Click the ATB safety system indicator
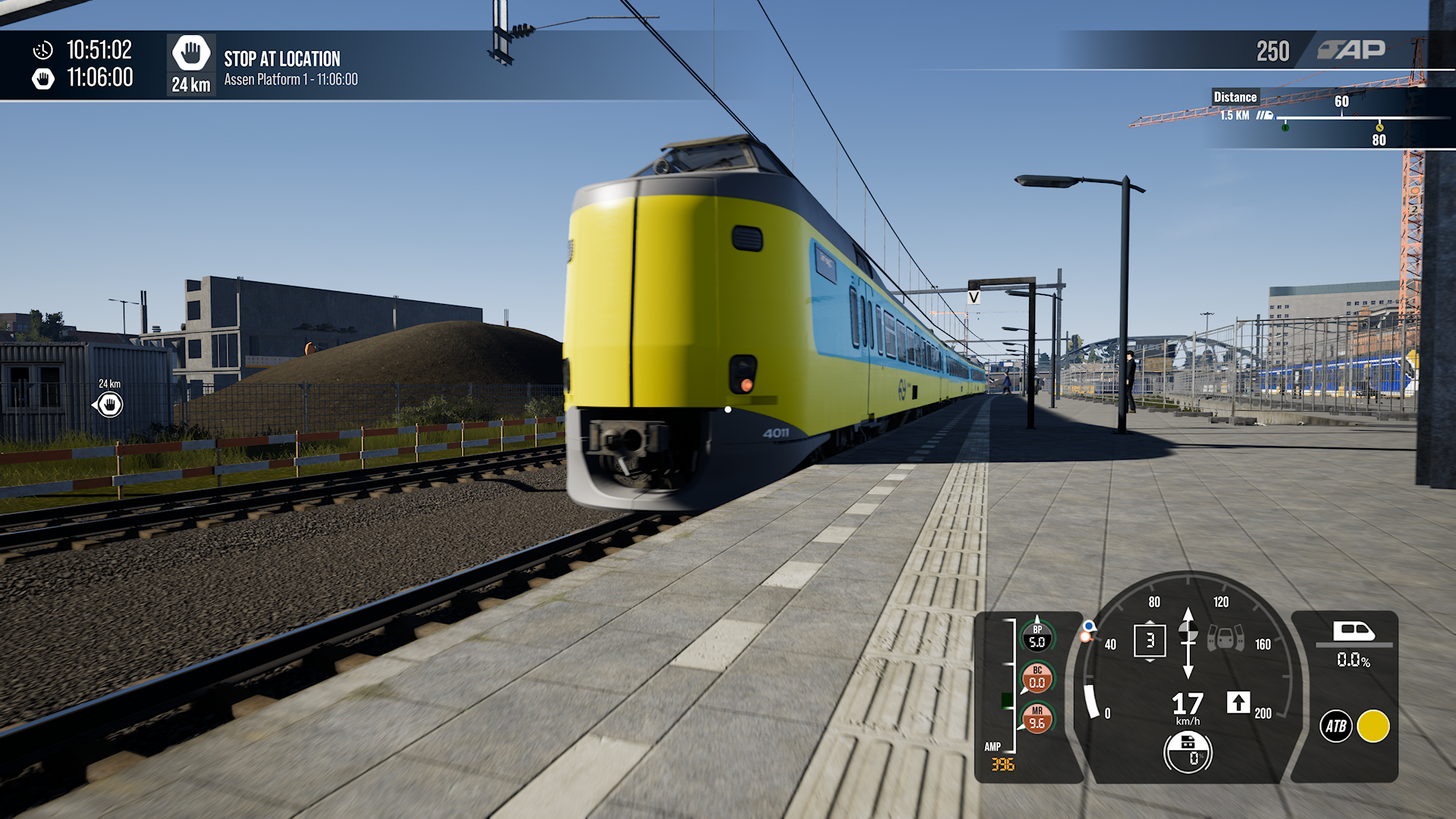The image size is (1456, 819). [1335, 726]
